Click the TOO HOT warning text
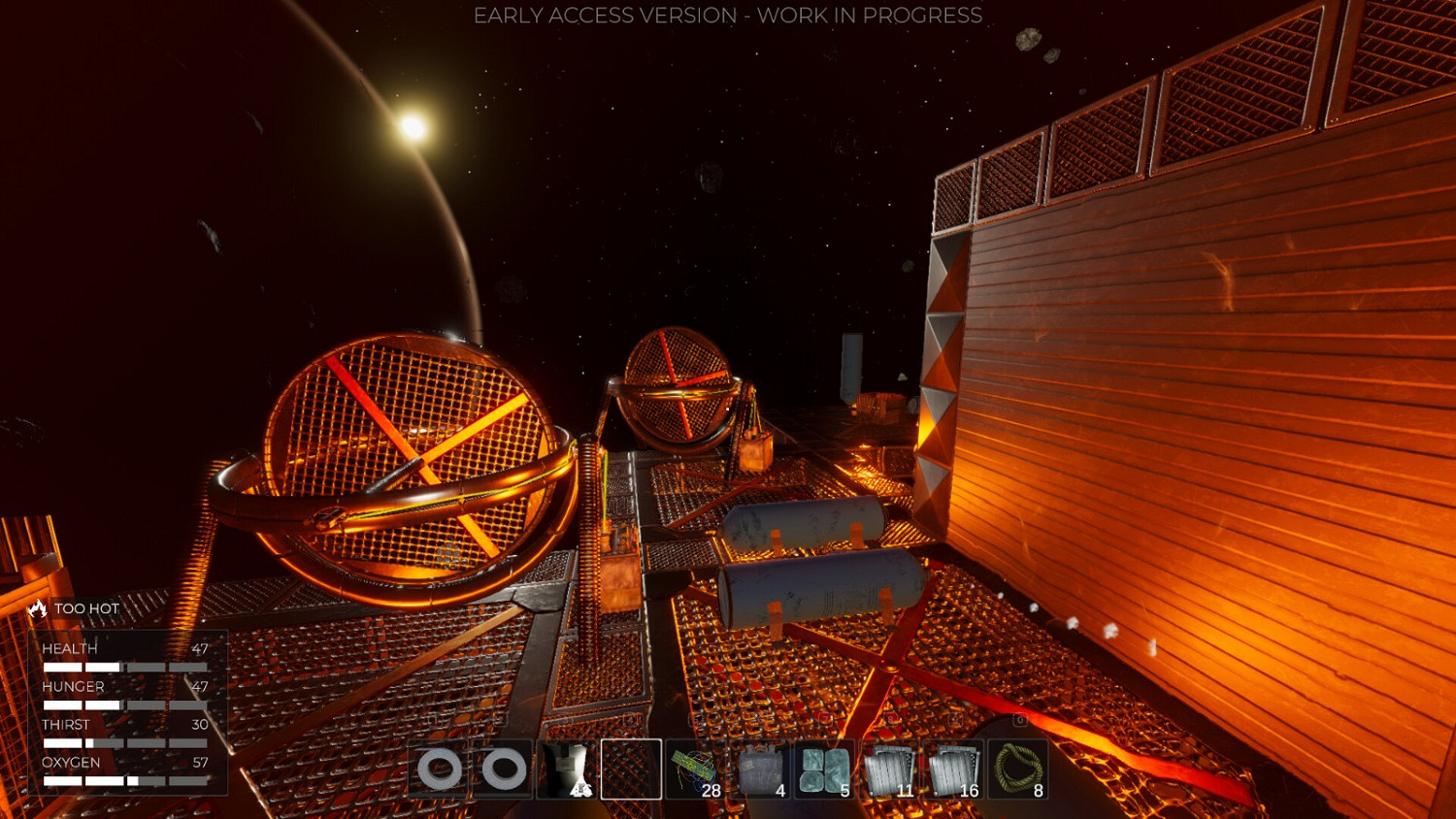 (87, 608)
